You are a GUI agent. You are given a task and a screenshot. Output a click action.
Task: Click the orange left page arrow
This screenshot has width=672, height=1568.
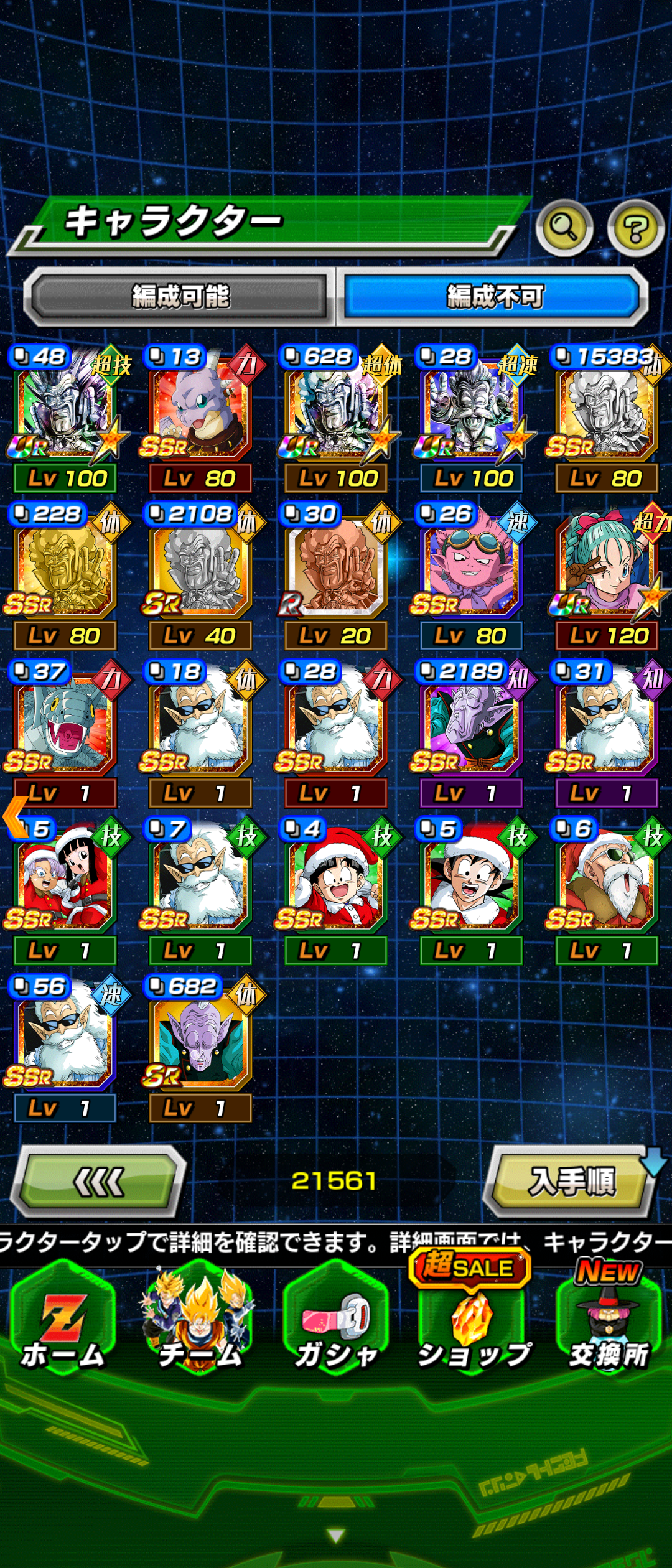pos(15,816)
